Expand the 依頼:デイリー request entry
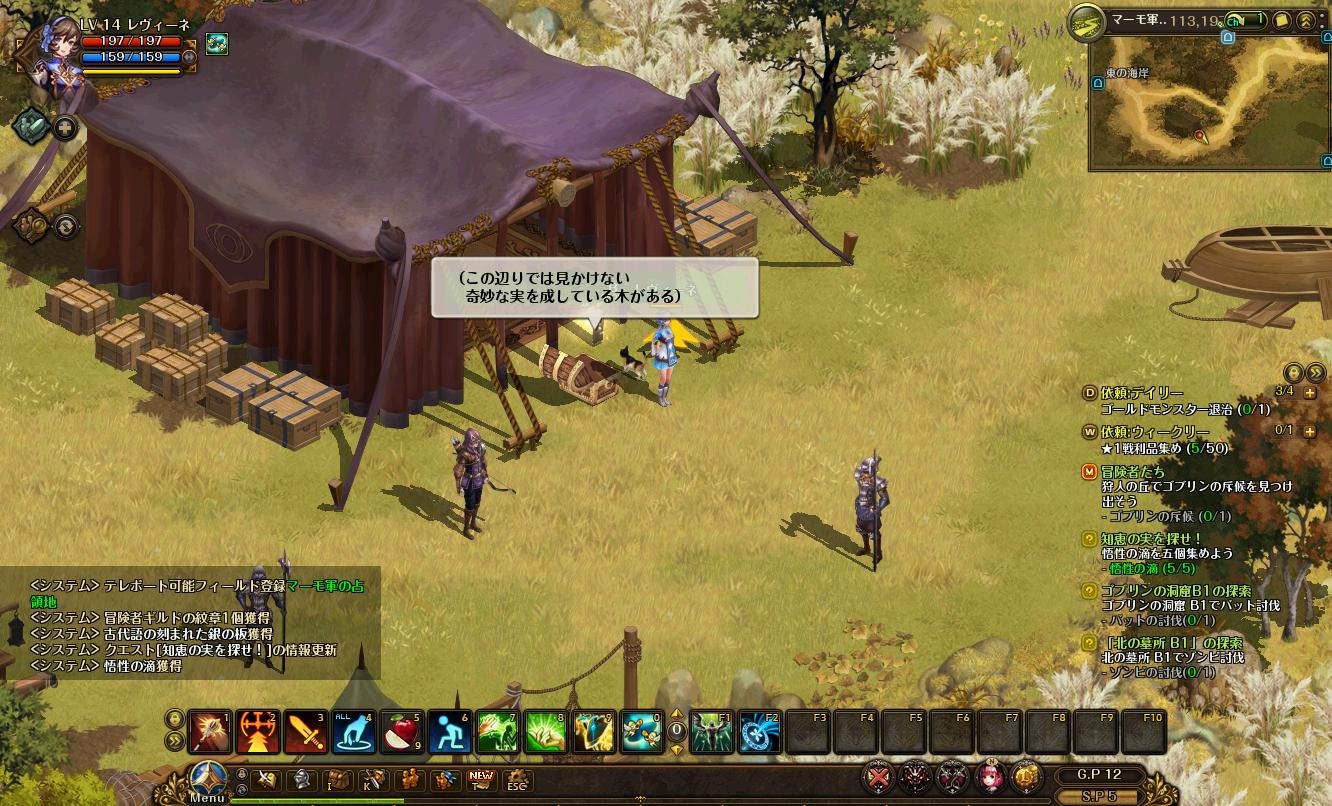The image size is (1332, 806). point(1310,393)
